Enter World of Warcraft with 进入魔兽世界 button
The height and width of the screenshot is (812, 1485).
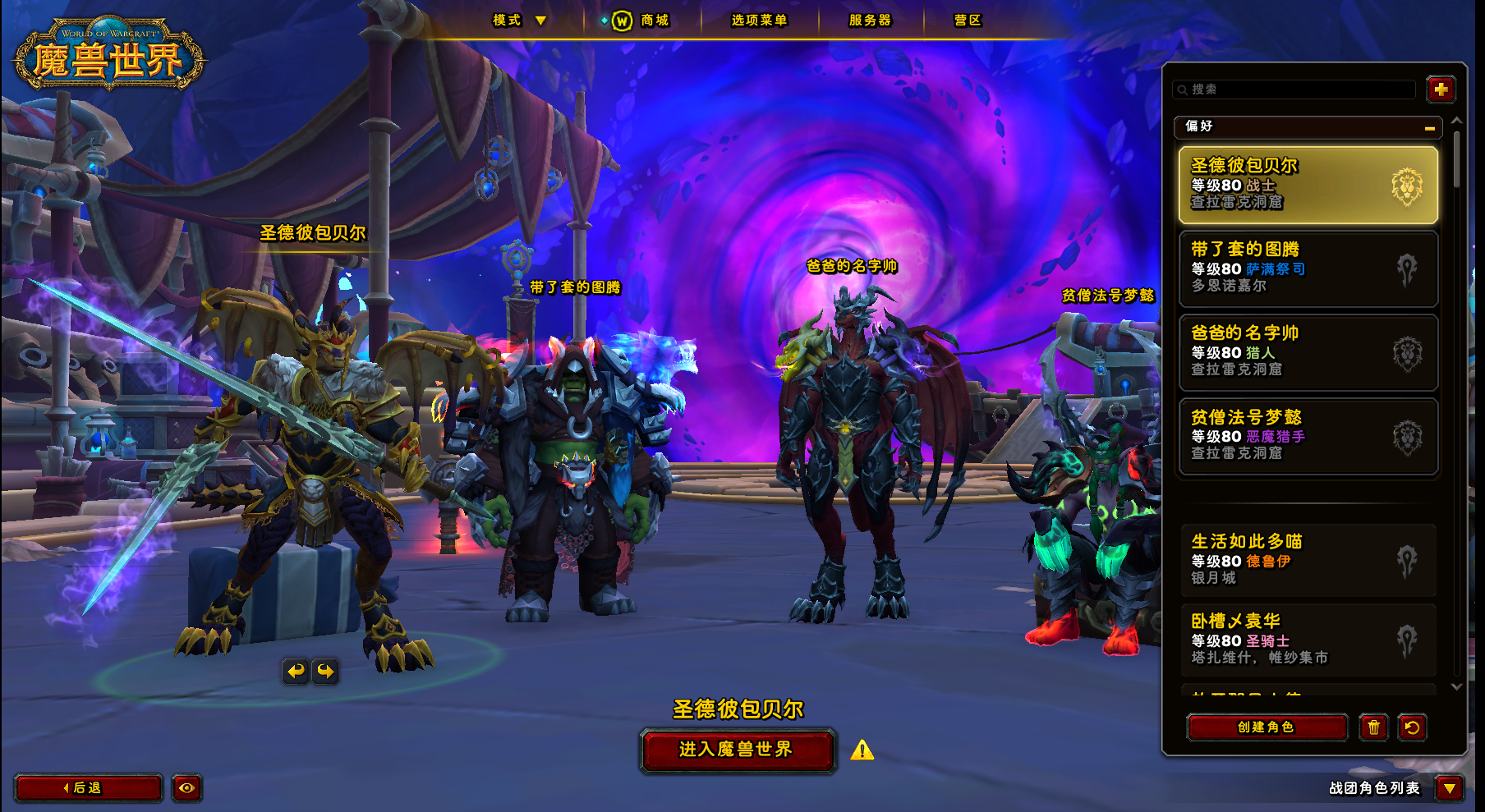coord(737,750)
